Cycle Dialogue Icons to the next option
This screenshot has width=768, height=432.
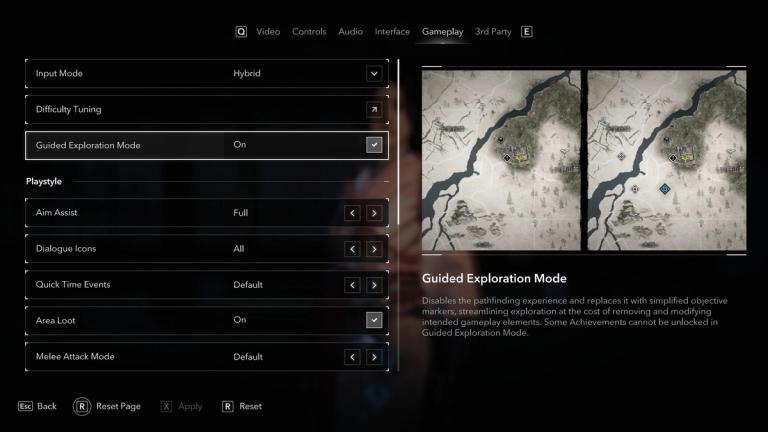point(374,249)
